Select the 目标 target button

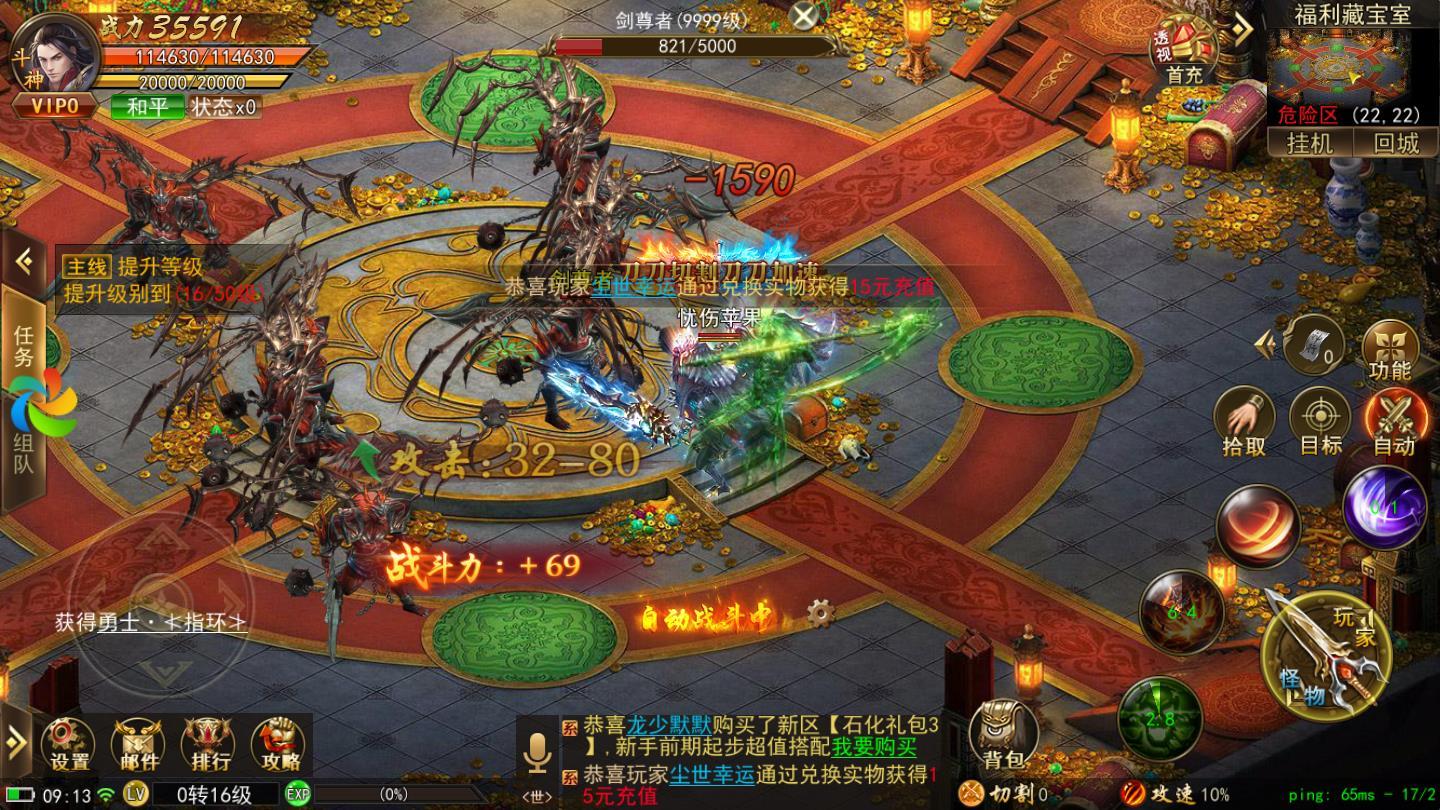click(x=1320, y=423)
